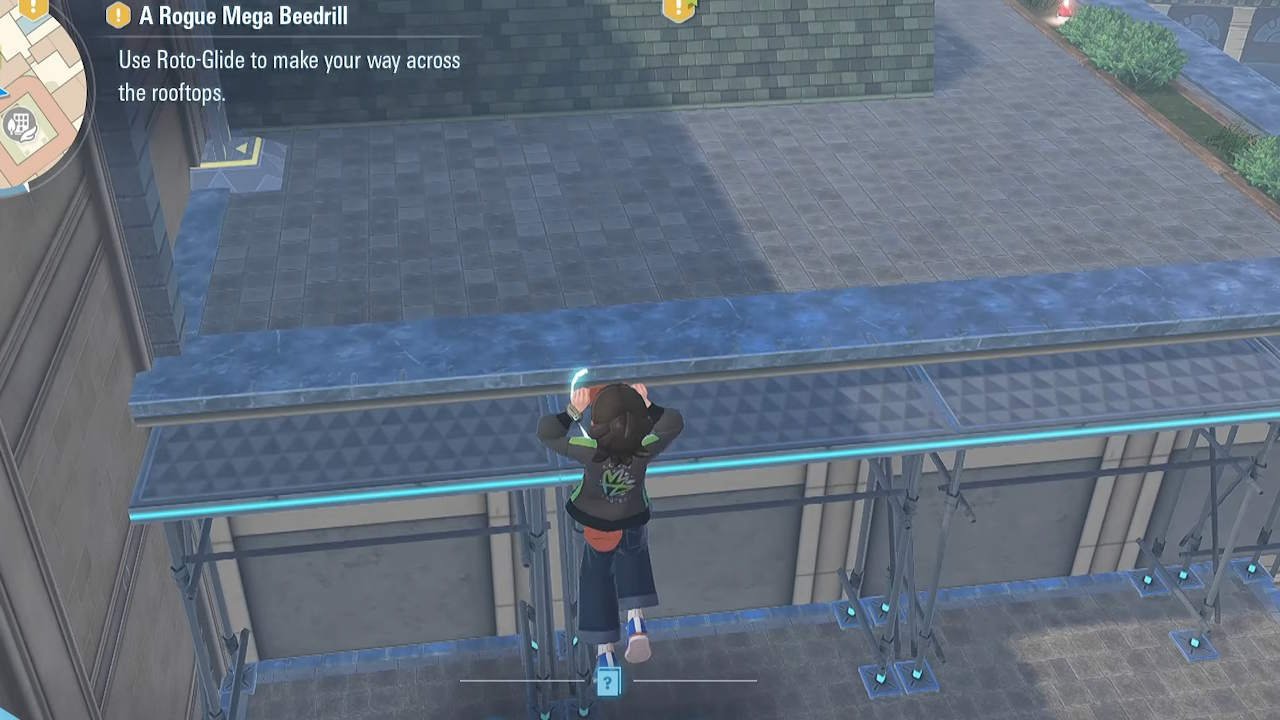
Task: Click the blue question mark prompt
Action: [608, 683]
